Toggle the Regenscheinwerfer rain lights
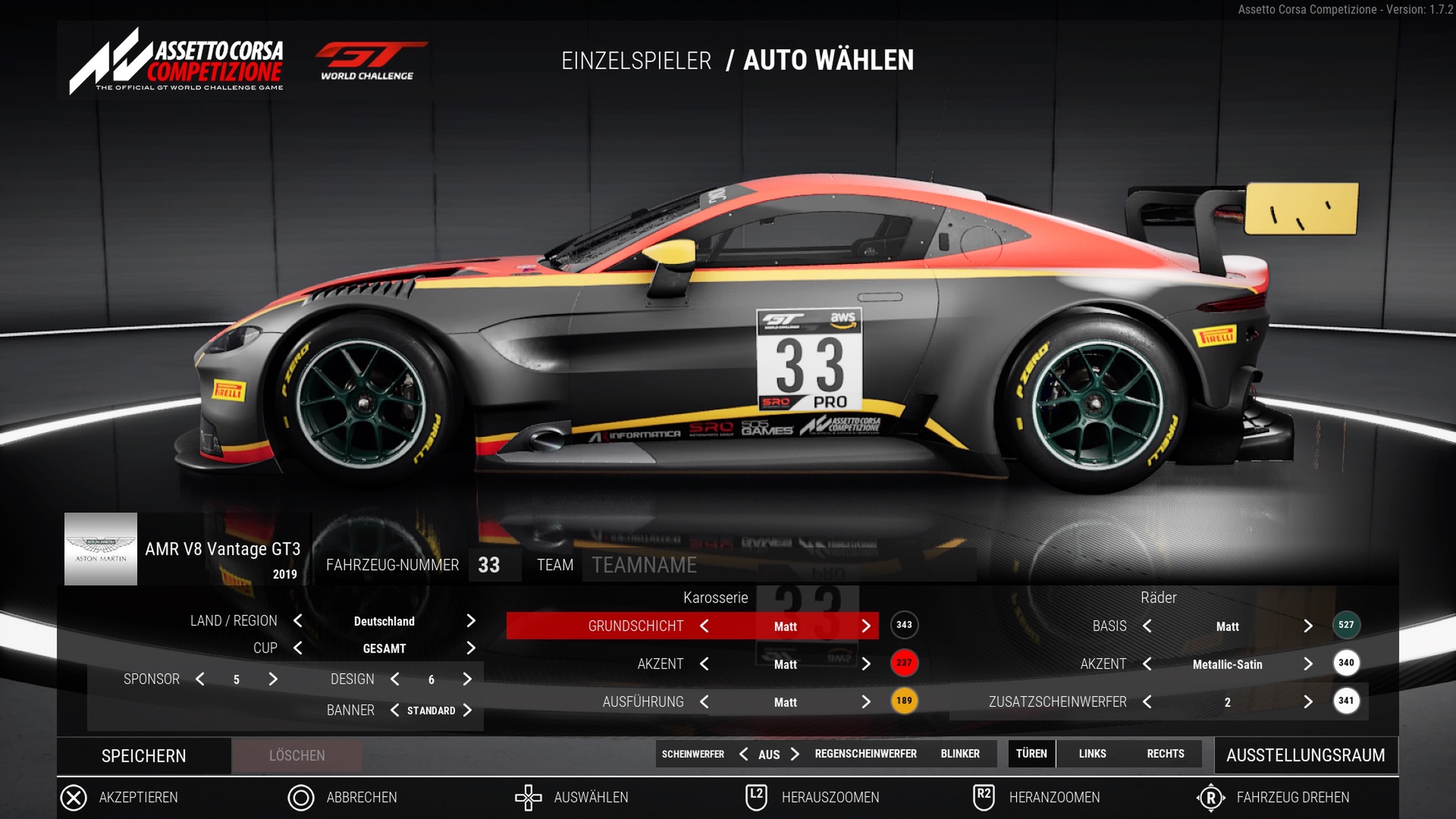 pyautogui.click(x=865, y=754)
